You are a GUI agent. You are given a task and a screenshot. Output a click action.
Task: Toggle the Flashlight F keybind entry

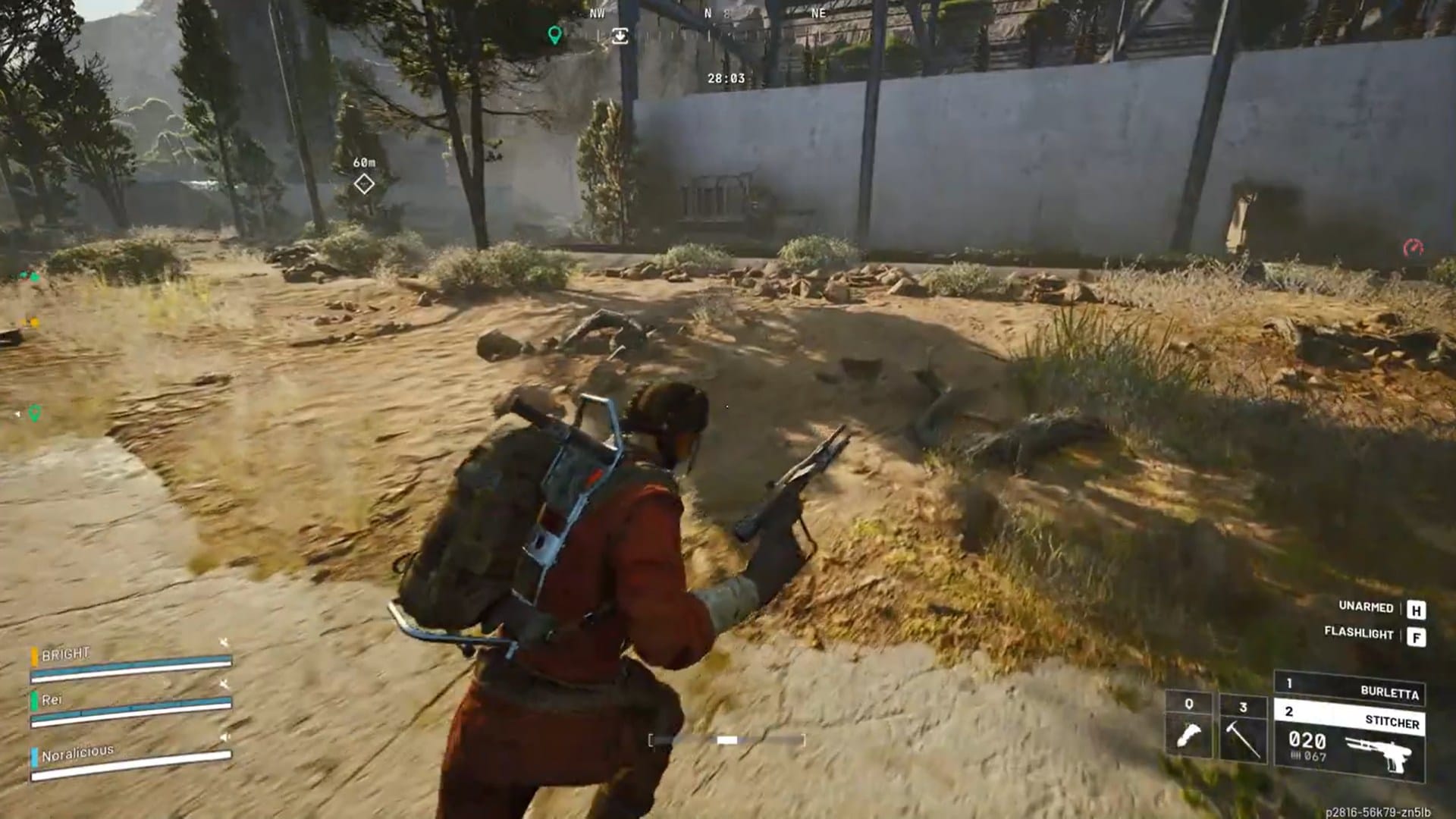(1417, 635)
